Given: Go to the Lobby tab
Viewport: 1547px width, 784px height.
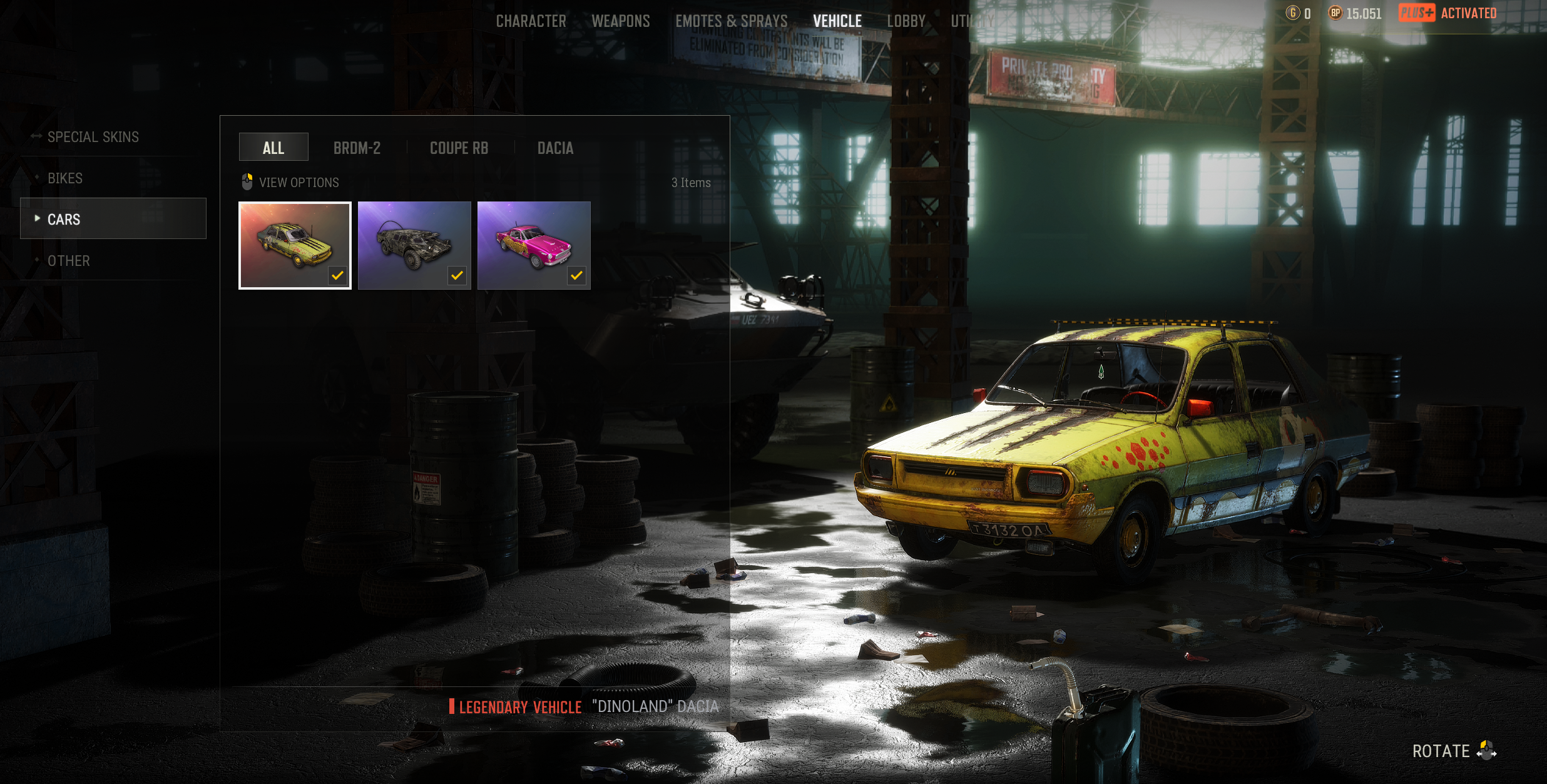Looking at the screenshot, I should [x=906, y=21].
